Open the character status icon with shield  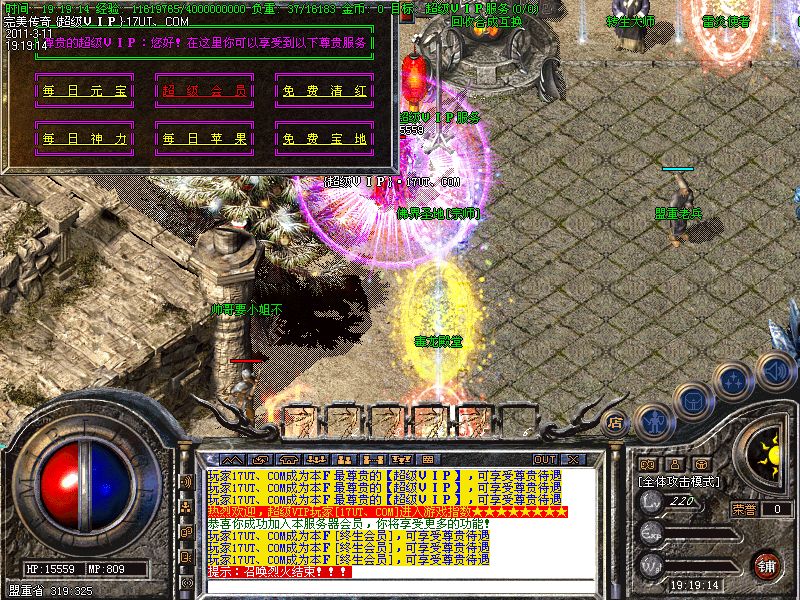[654, 423]
